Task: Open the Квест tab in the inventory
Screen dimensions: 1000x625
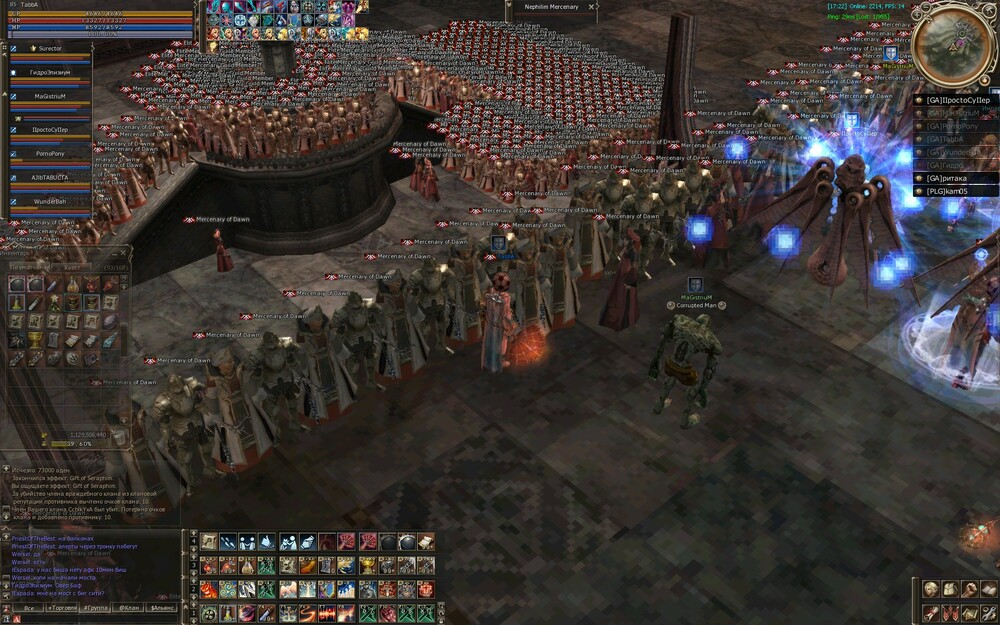Action: tap(72, 268)
